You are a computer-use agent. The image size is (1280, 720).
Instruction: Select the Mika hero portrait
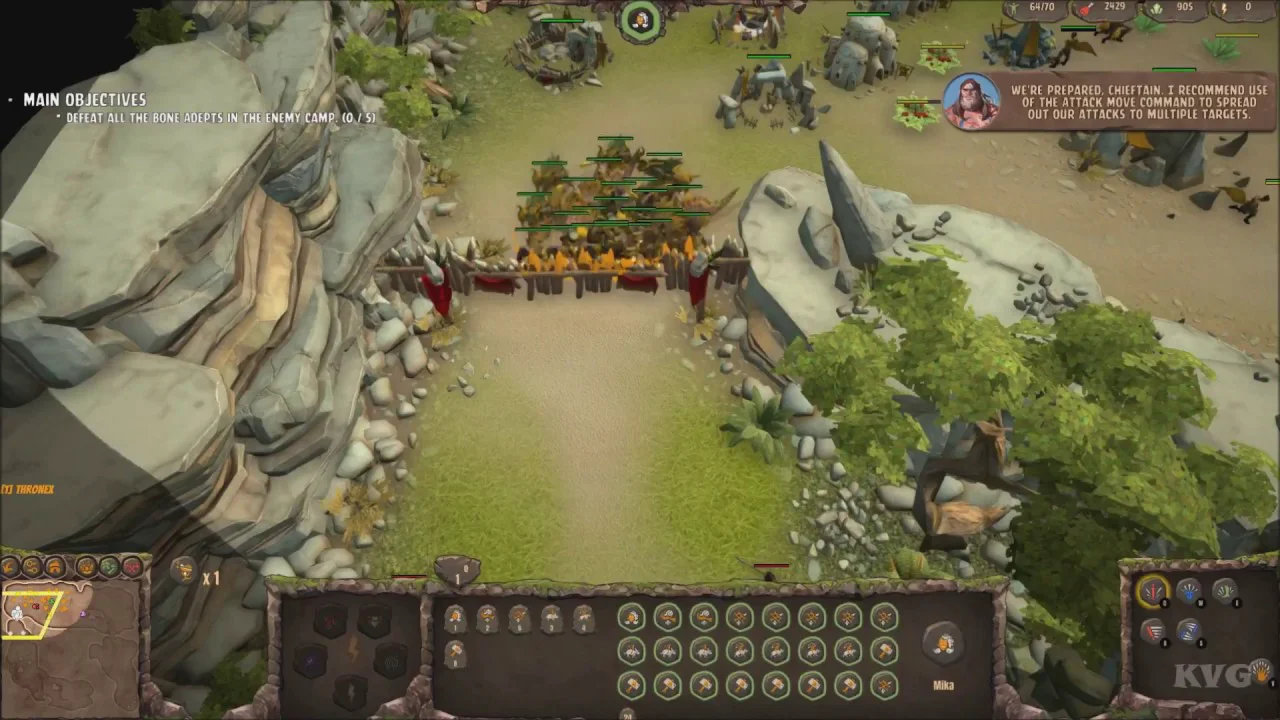(942, 643)
